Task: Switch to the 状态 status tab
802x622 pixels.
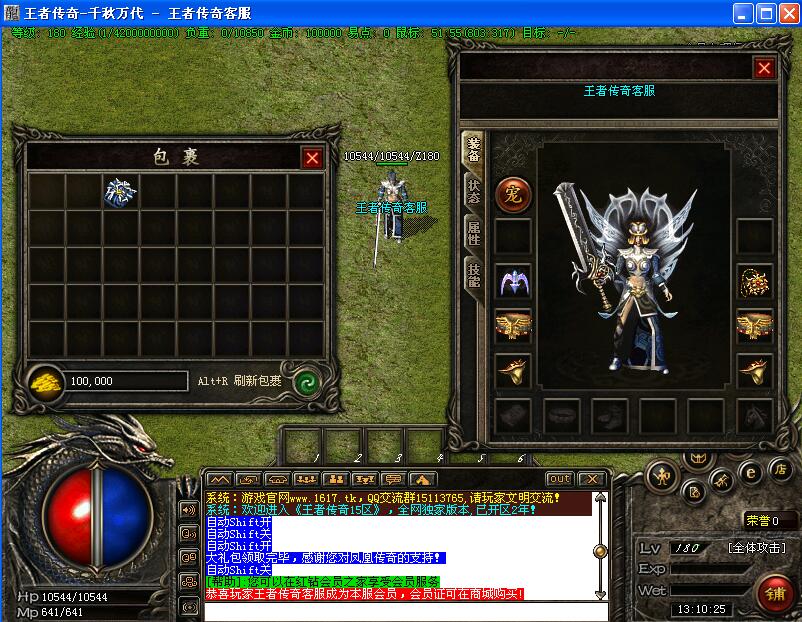Action: (473, 190)
